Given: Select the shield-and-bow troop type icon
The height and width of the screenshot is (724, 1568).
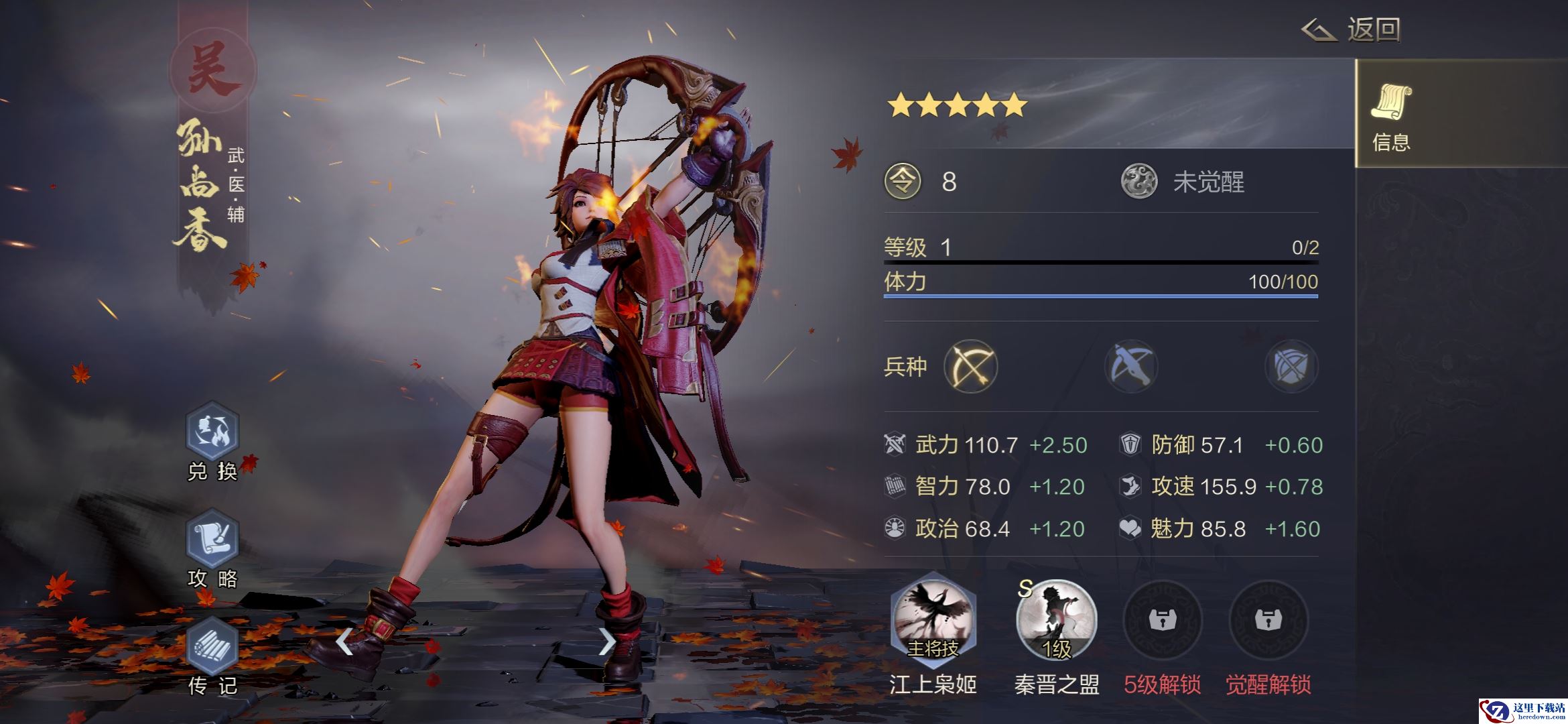Looking at the screenshot, I should [x=1291, y=367].
